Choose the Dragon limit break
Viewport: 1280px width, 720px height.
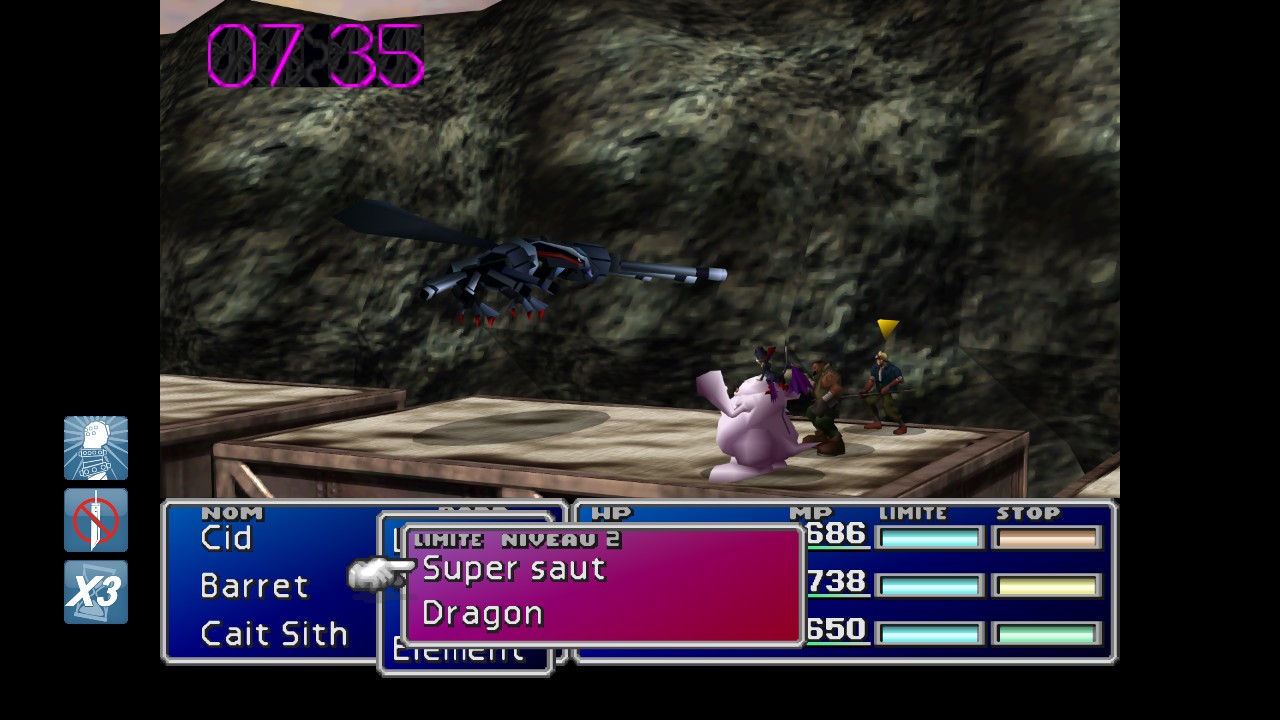(x=483, y=614)
